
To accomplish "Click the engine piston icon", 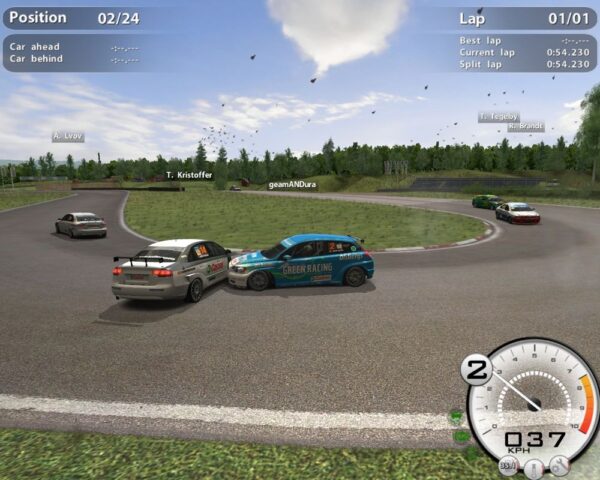I will tap(534, 467).
